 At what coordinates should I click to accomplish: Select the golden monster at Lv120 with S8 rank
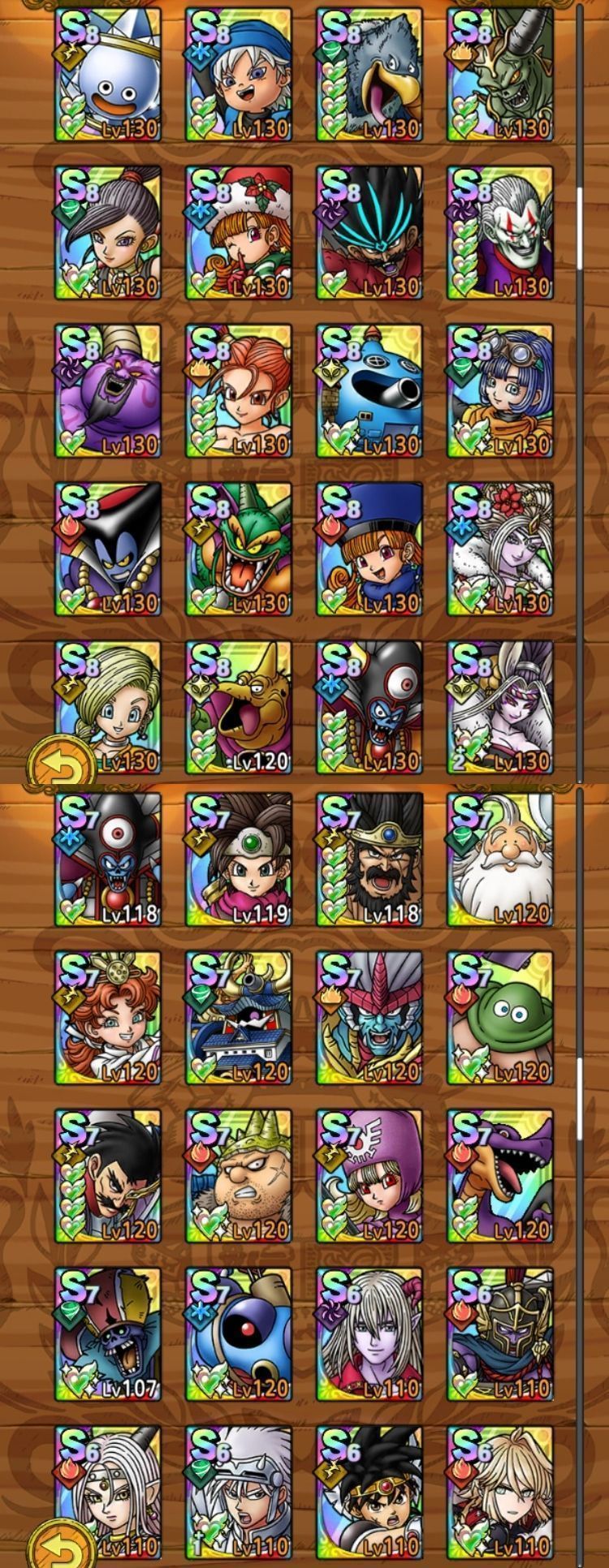(x=239, y=708)
